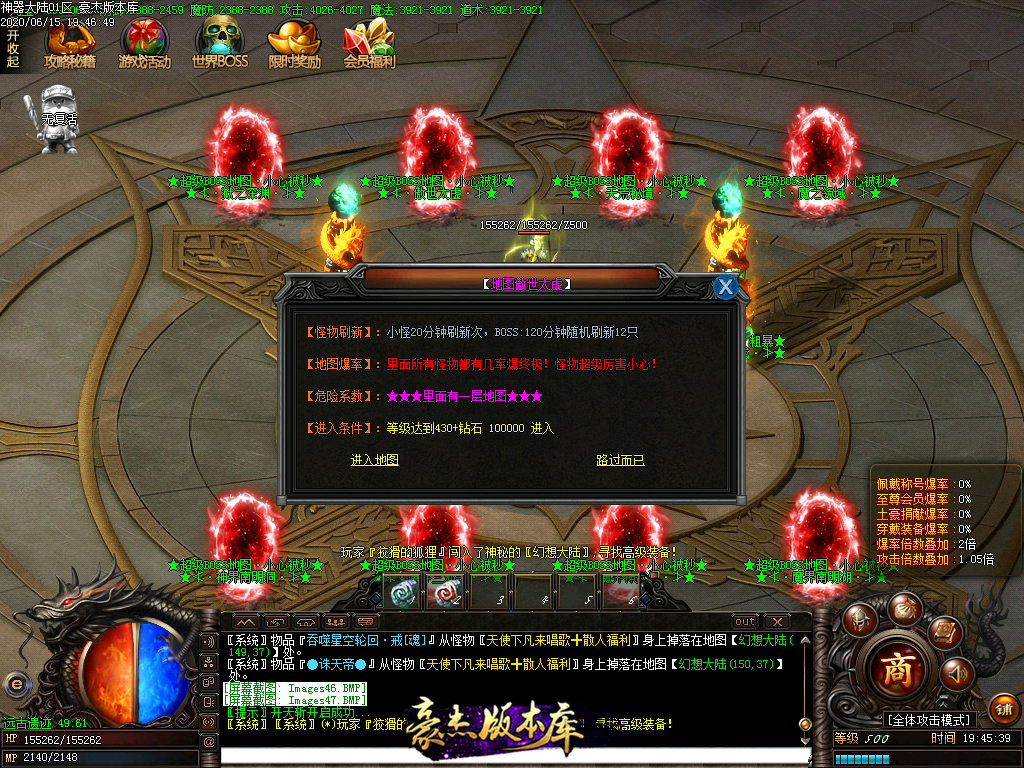1024x768 pixels.
Task: Open the 攻略秘籍 guide menu
Action: point(69,45)
